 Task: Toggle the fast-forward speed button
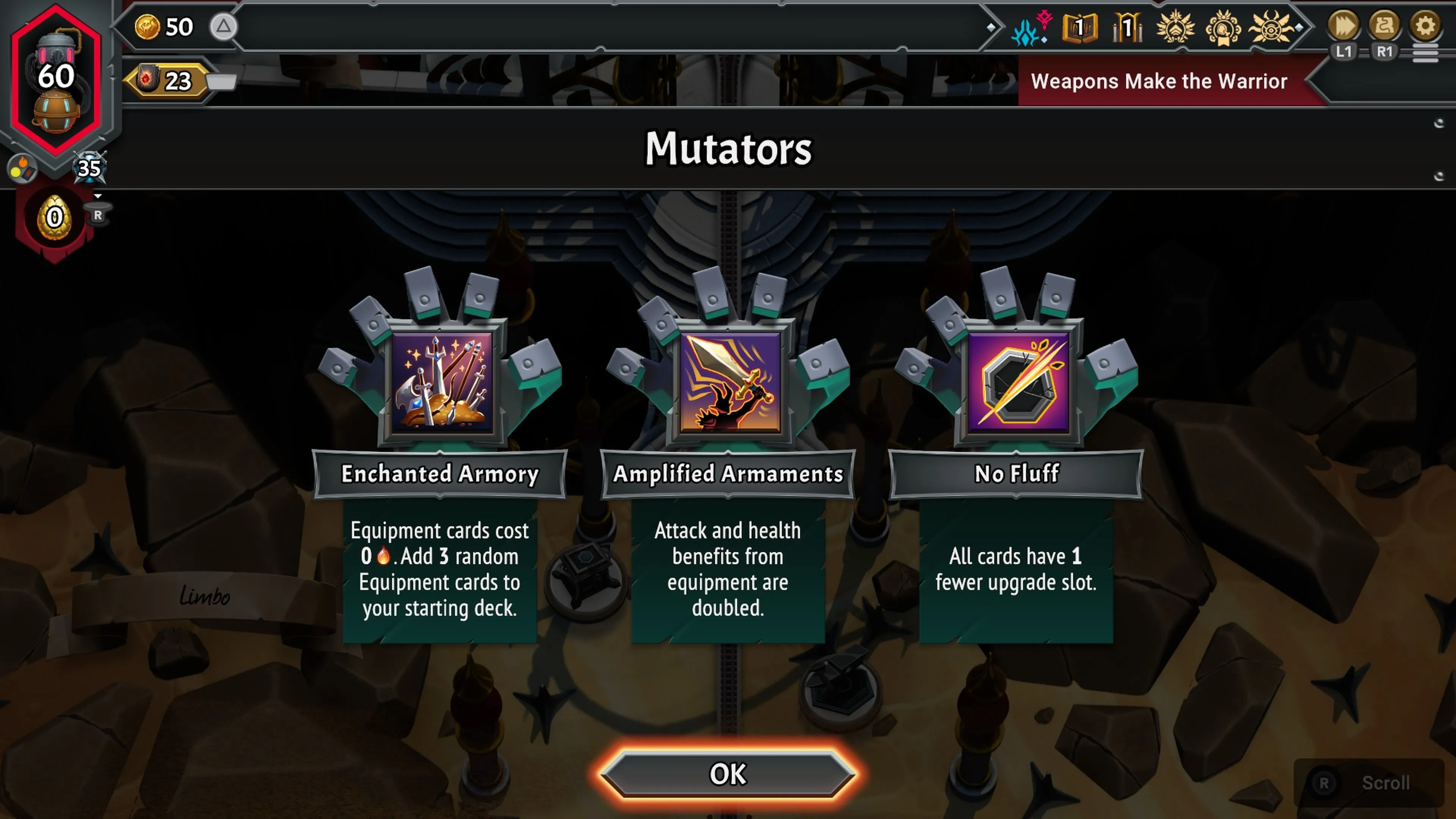pyautogui.click(x=1343, y=26)
